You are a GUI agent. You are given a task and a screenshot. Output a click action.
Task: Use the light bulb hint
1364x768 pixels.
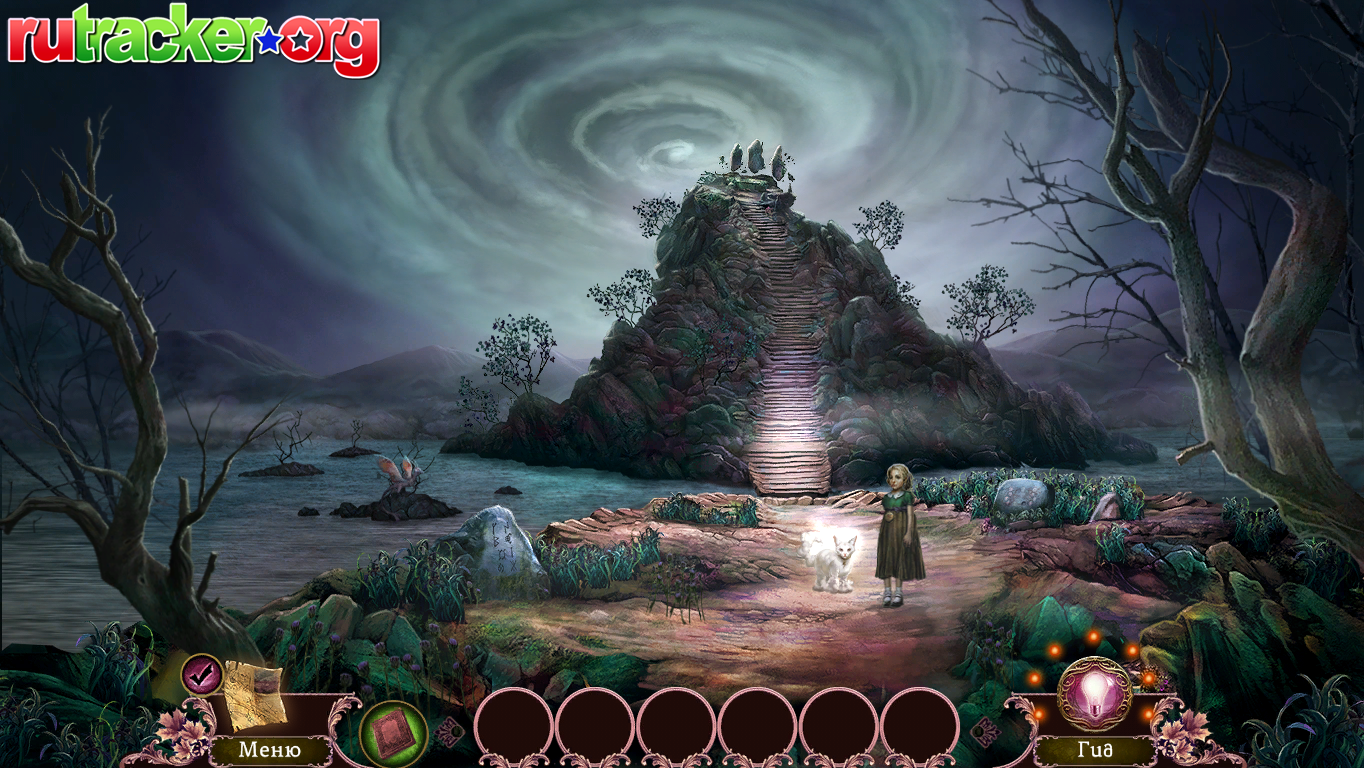pos(1095,693)
